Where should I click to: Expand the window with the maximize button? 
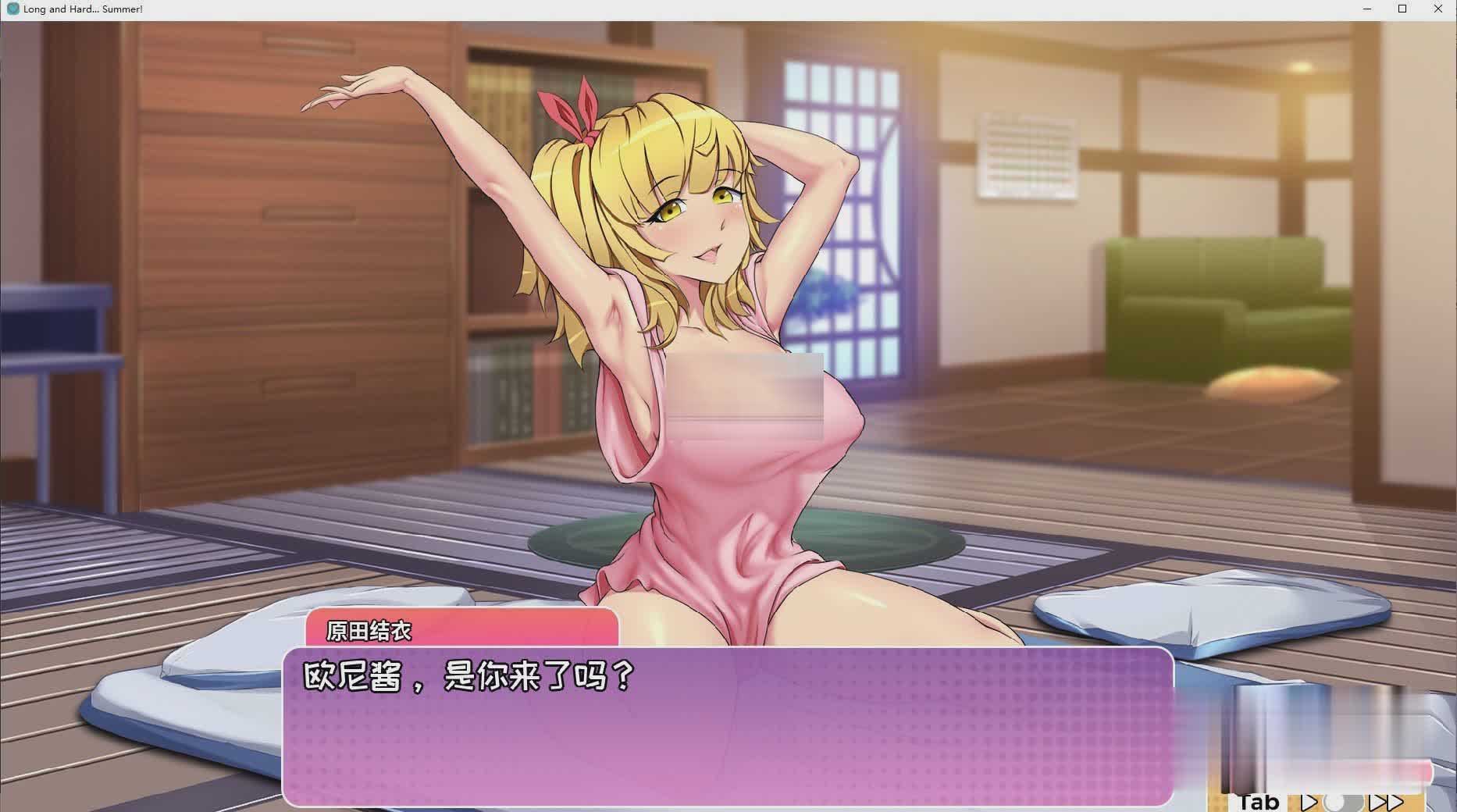(x=1402, y=9)
